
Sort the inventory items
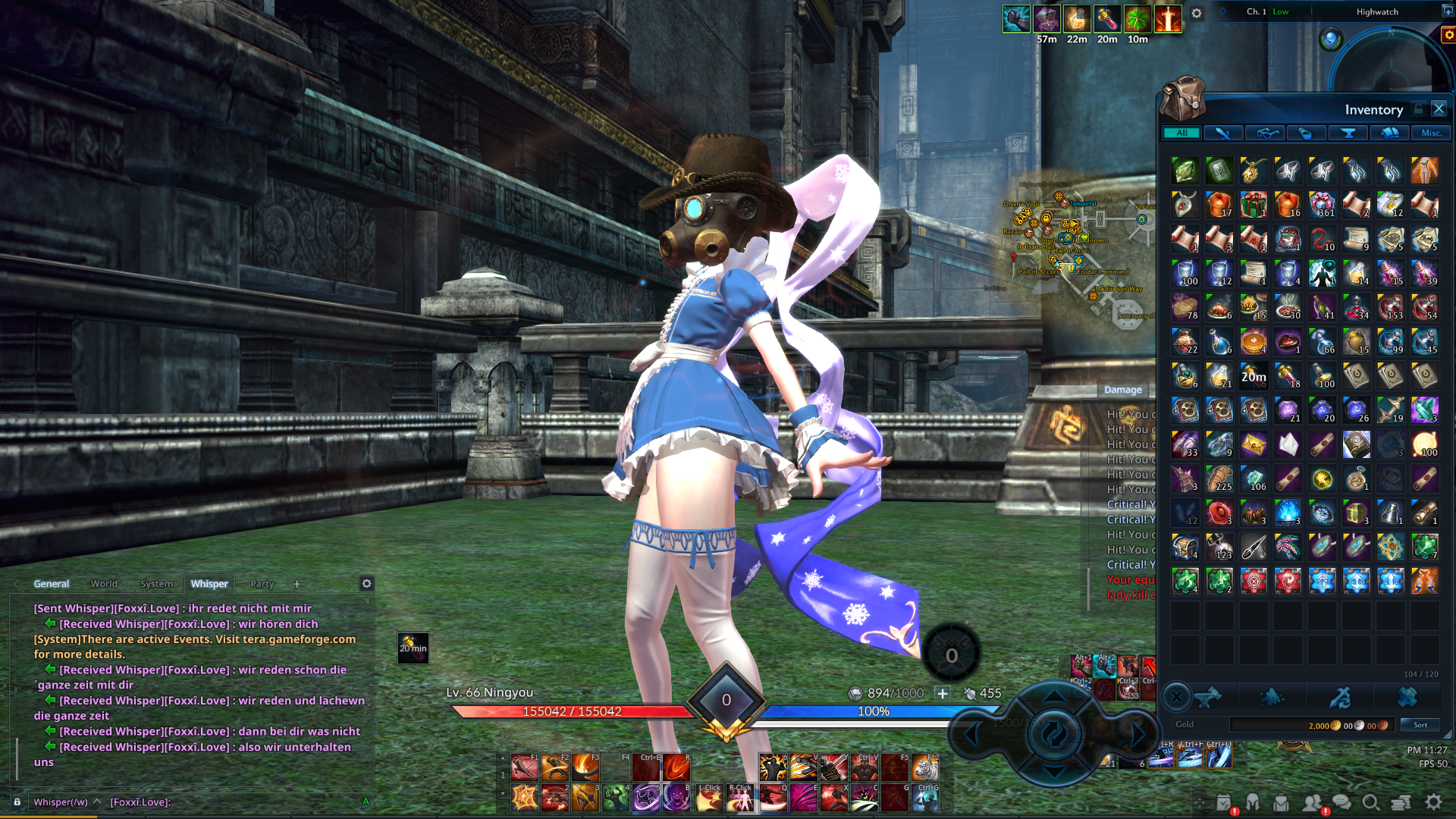(1420, 725)
